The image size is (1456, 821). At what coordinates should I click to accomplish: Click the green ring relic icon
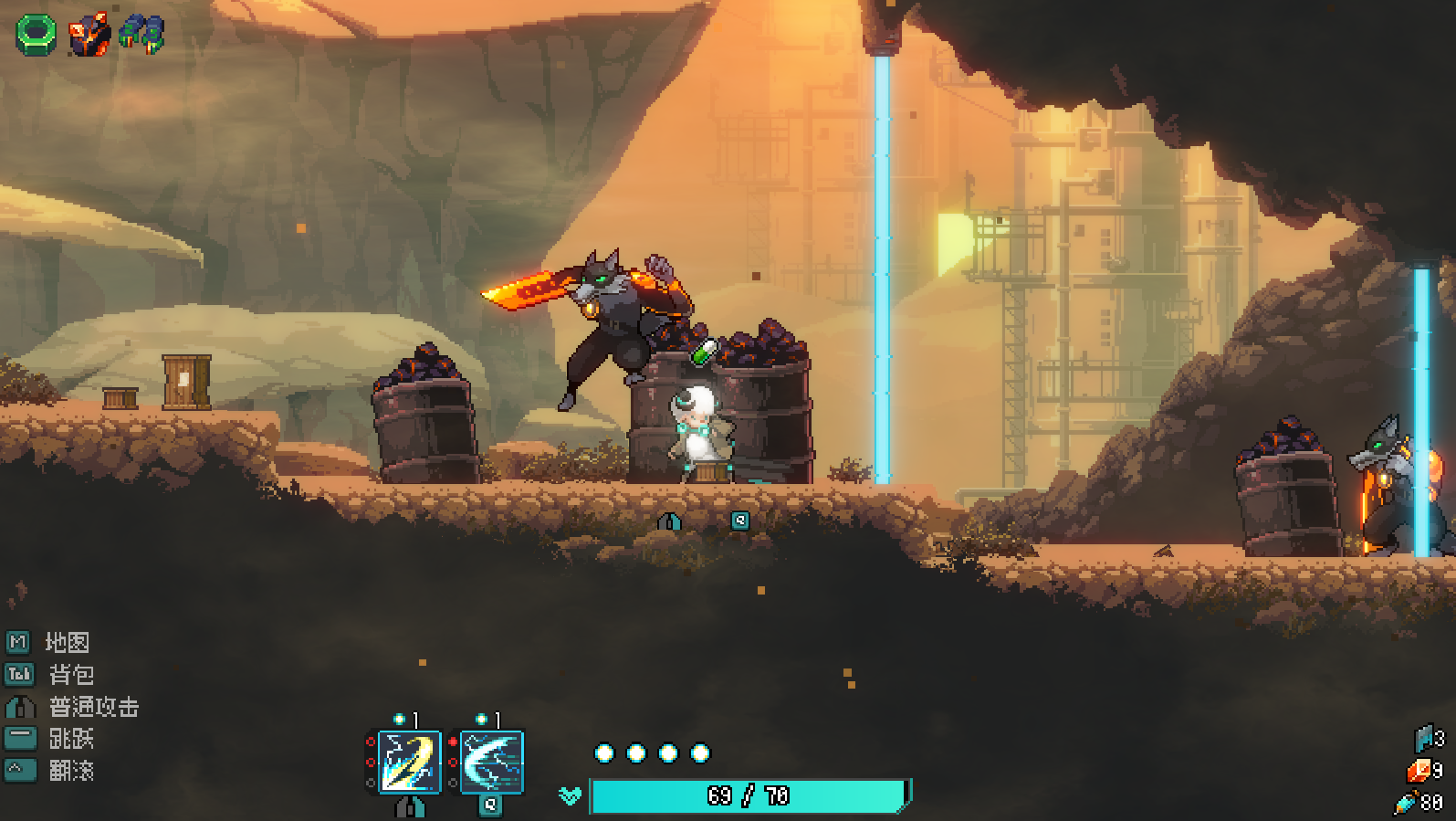pos(37,35)
